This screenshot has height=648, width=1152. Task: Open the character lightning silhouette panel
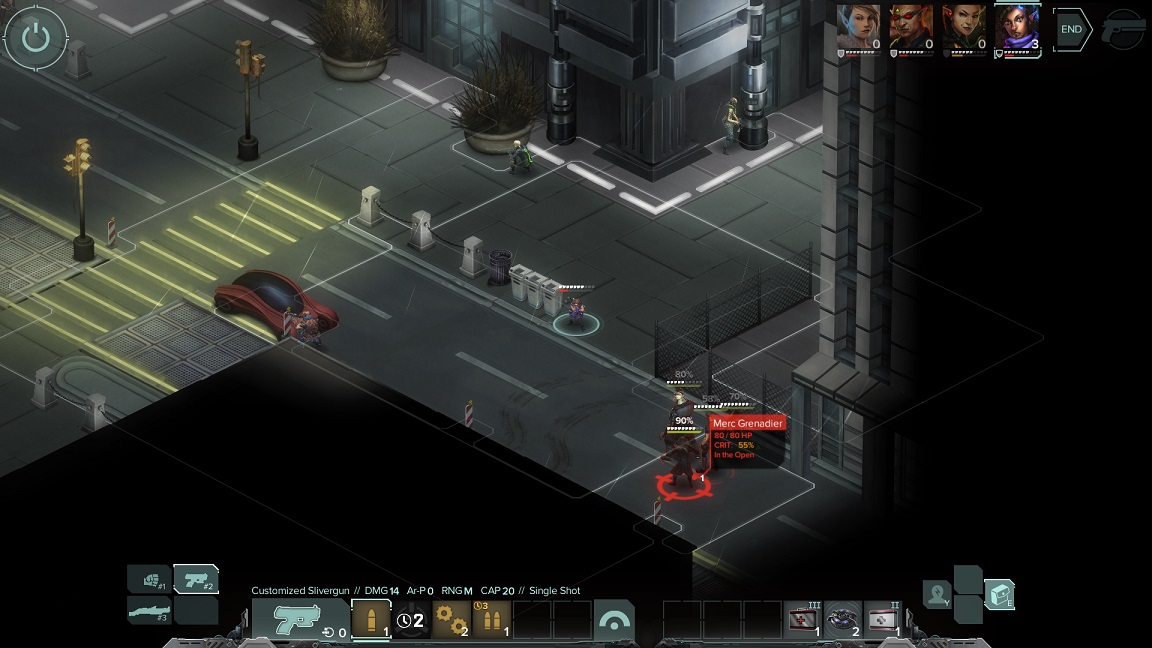point(937,594)
